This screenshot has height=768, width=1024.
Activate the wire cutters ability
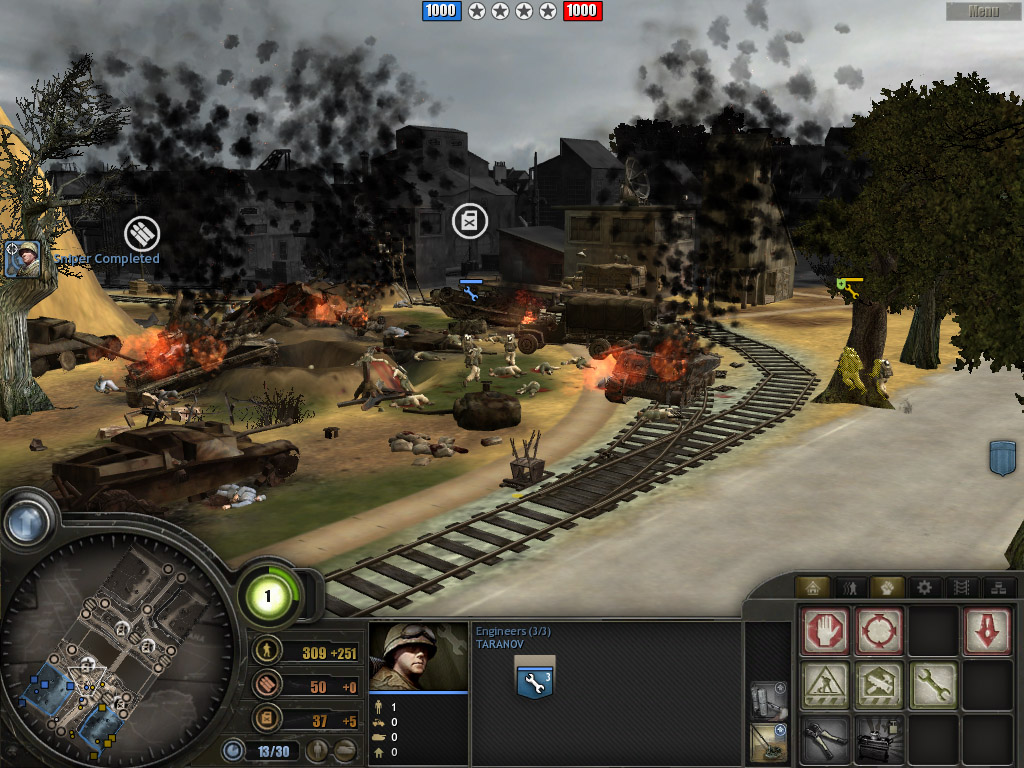(x=825, y=739)
